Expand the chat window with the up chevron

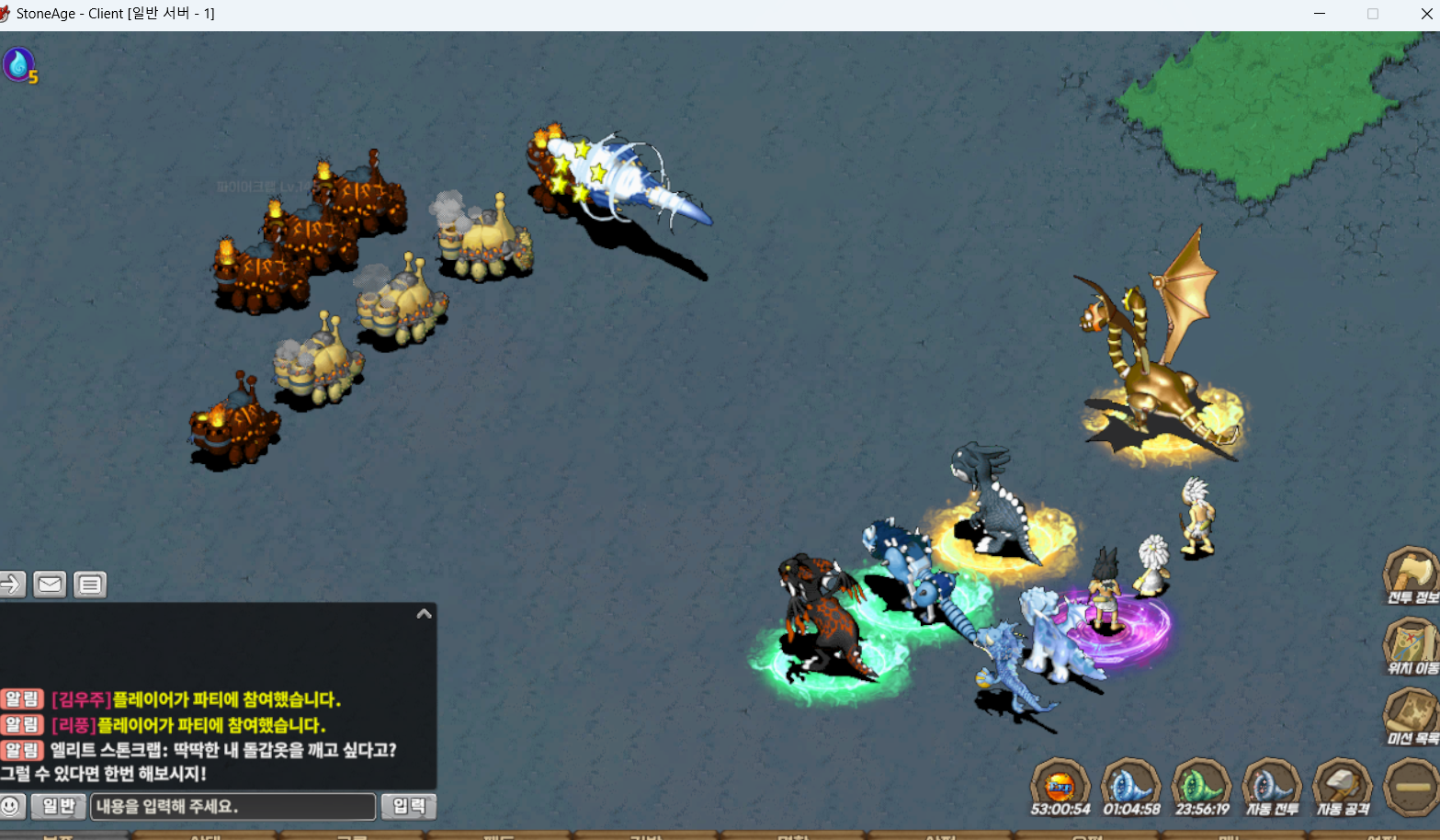pos(424,614)
